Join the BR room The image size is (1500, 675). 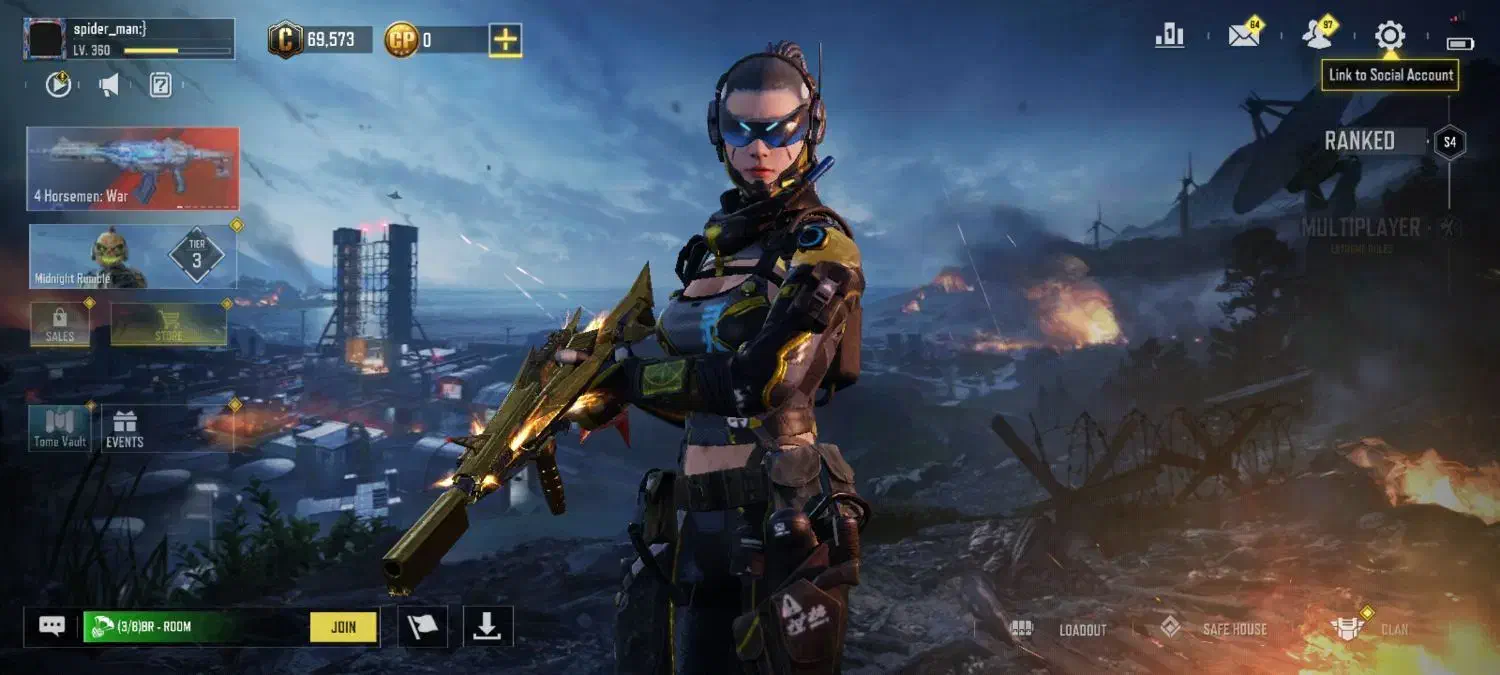[343, 627]
